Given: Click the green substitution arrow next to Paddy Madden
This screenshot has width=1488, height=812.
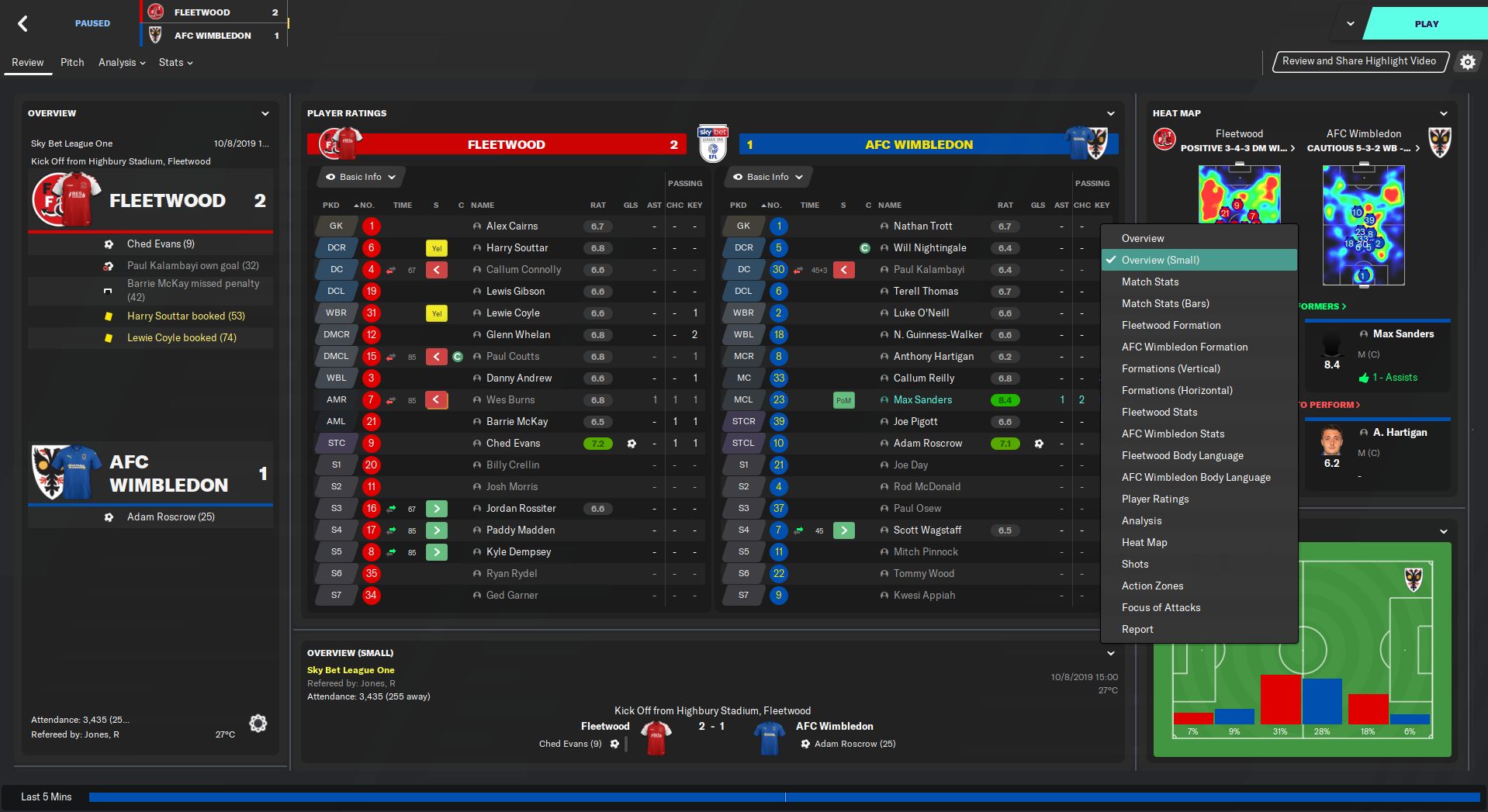Looking at the screenshot, I should (x=436, y=530).
